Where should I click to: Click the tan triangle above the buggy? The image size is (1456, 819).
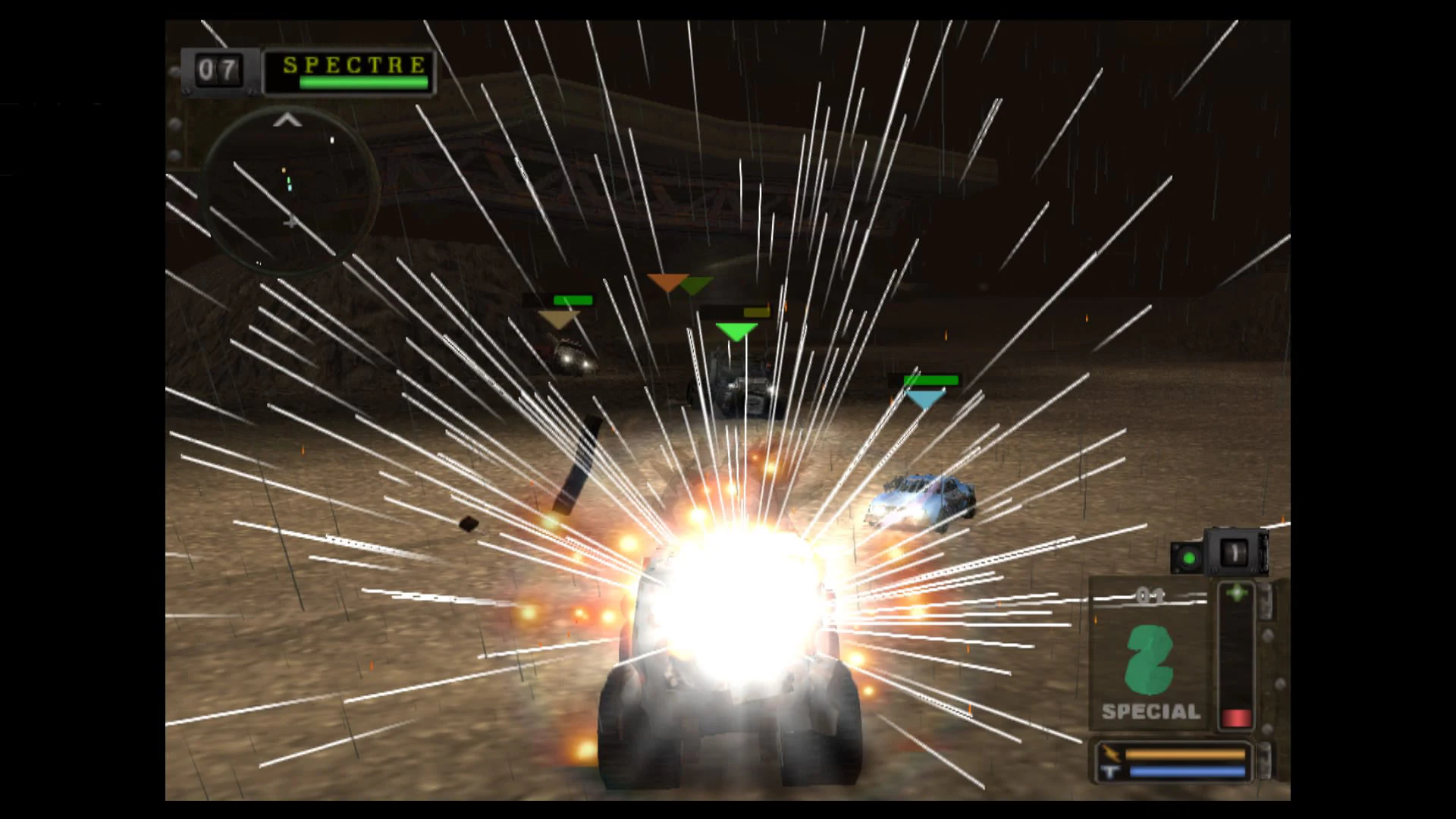click(x=560, y=318)
